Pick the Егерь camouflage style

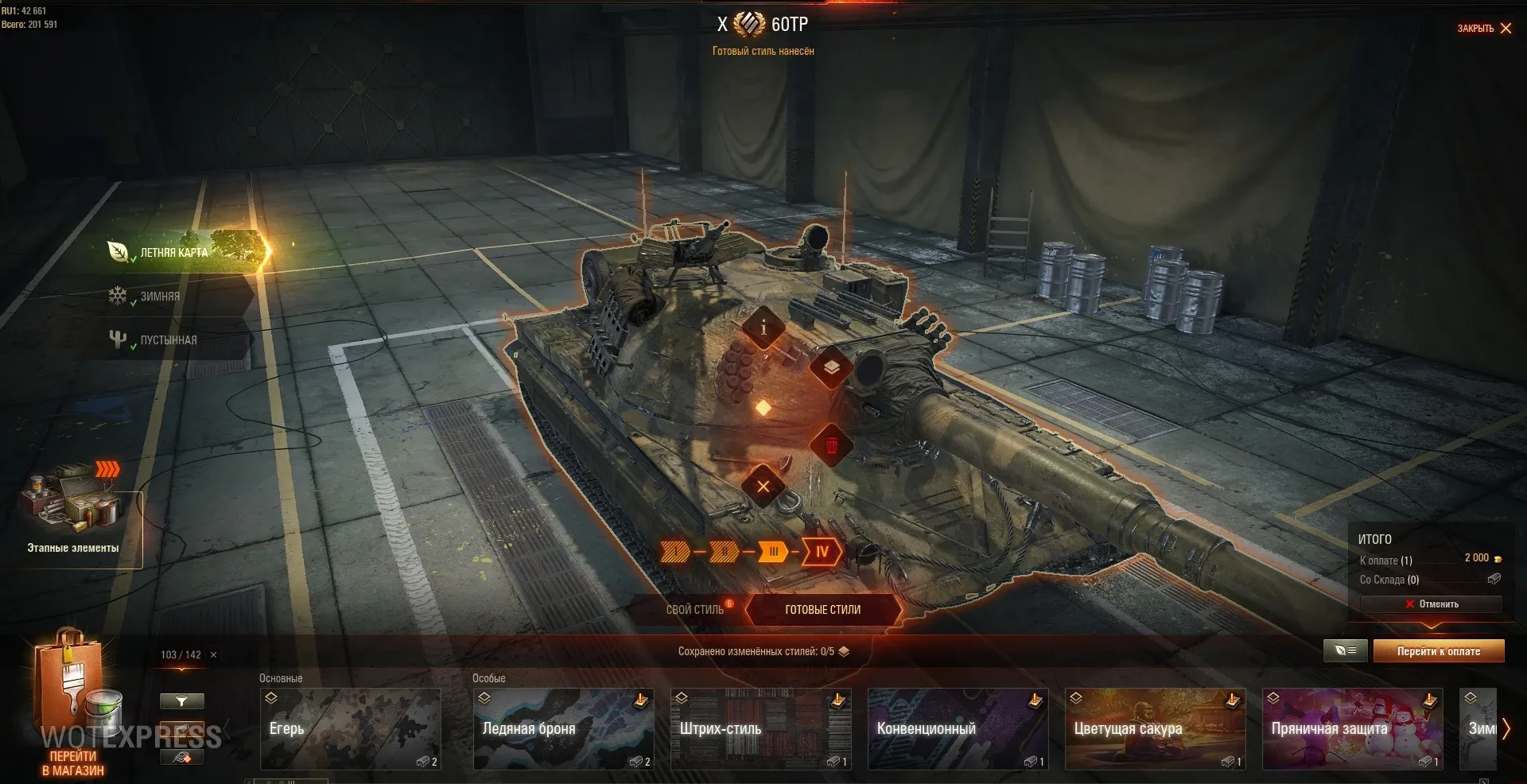[351, 729]
